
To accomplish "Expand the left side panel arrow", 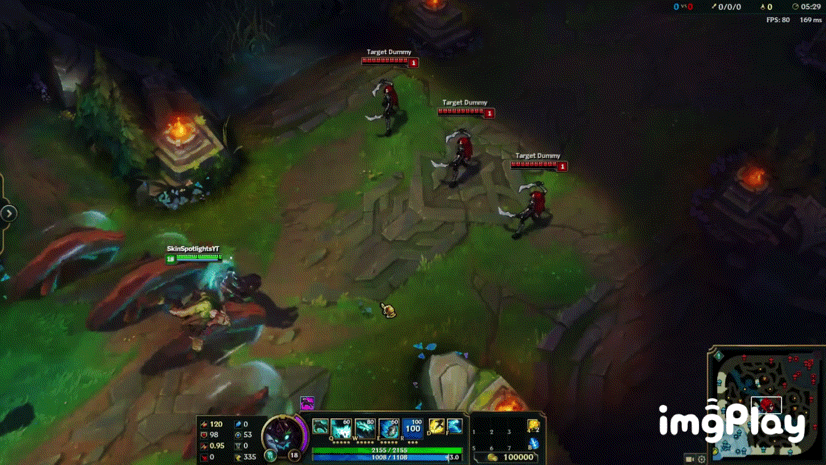I will click(8, 213).
